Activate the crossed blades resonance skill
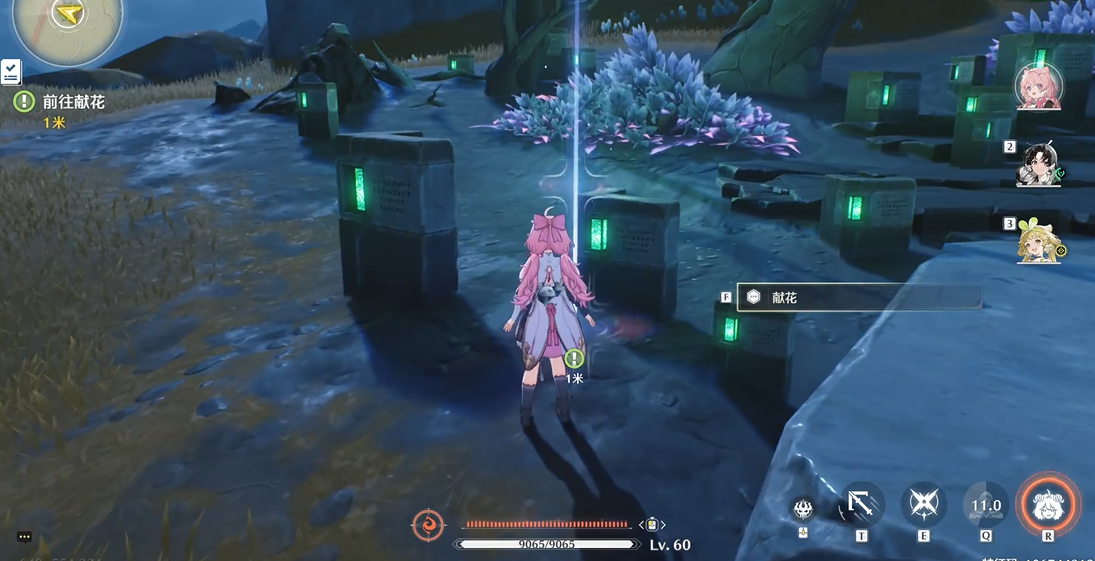This screenshot has height=561, width=1095. pos(923,505)
